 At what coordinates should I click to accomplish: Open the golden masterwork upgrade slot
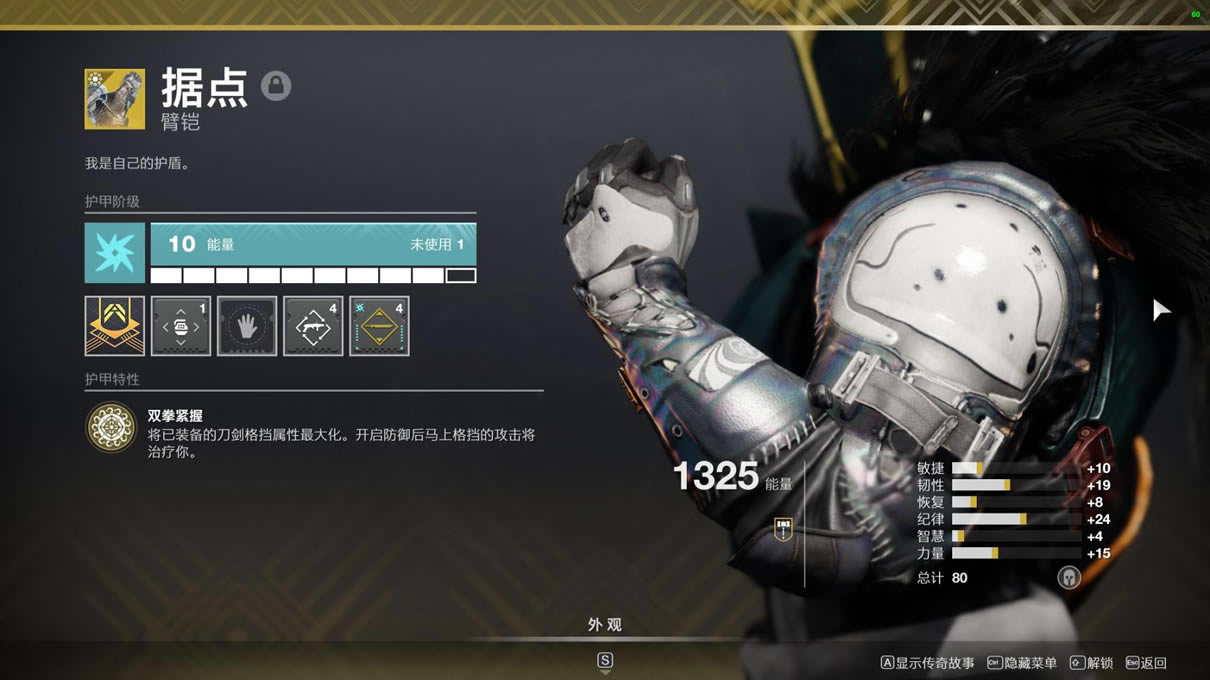114,325
